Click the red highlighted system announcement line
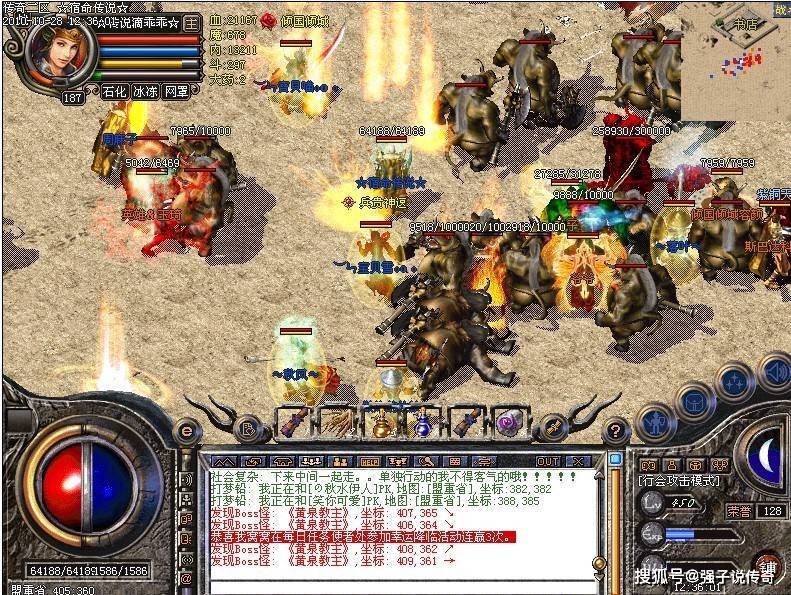Screen dimensions: 791x595 coord(362,537)
